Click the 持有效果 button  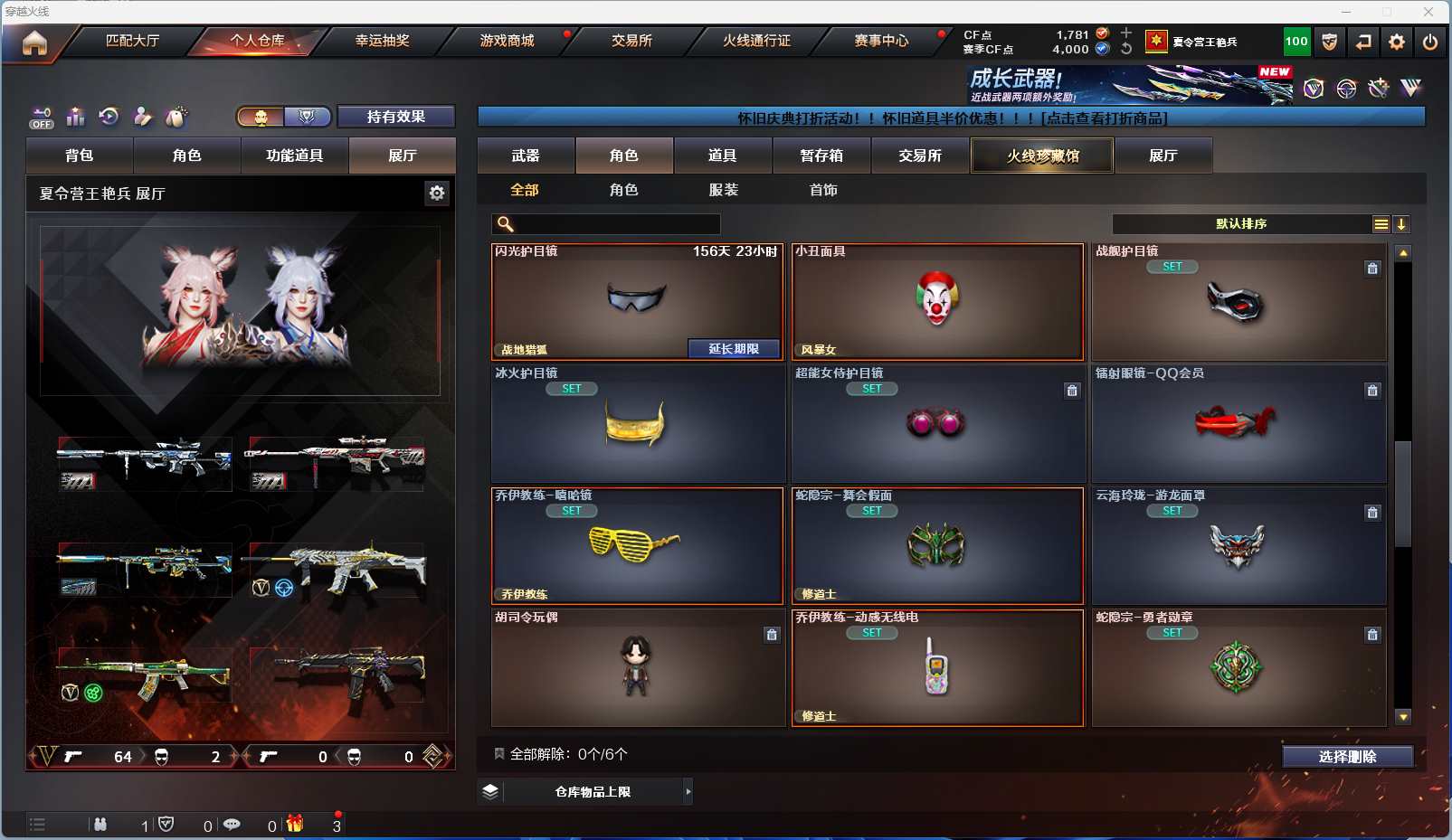point(395,117)
